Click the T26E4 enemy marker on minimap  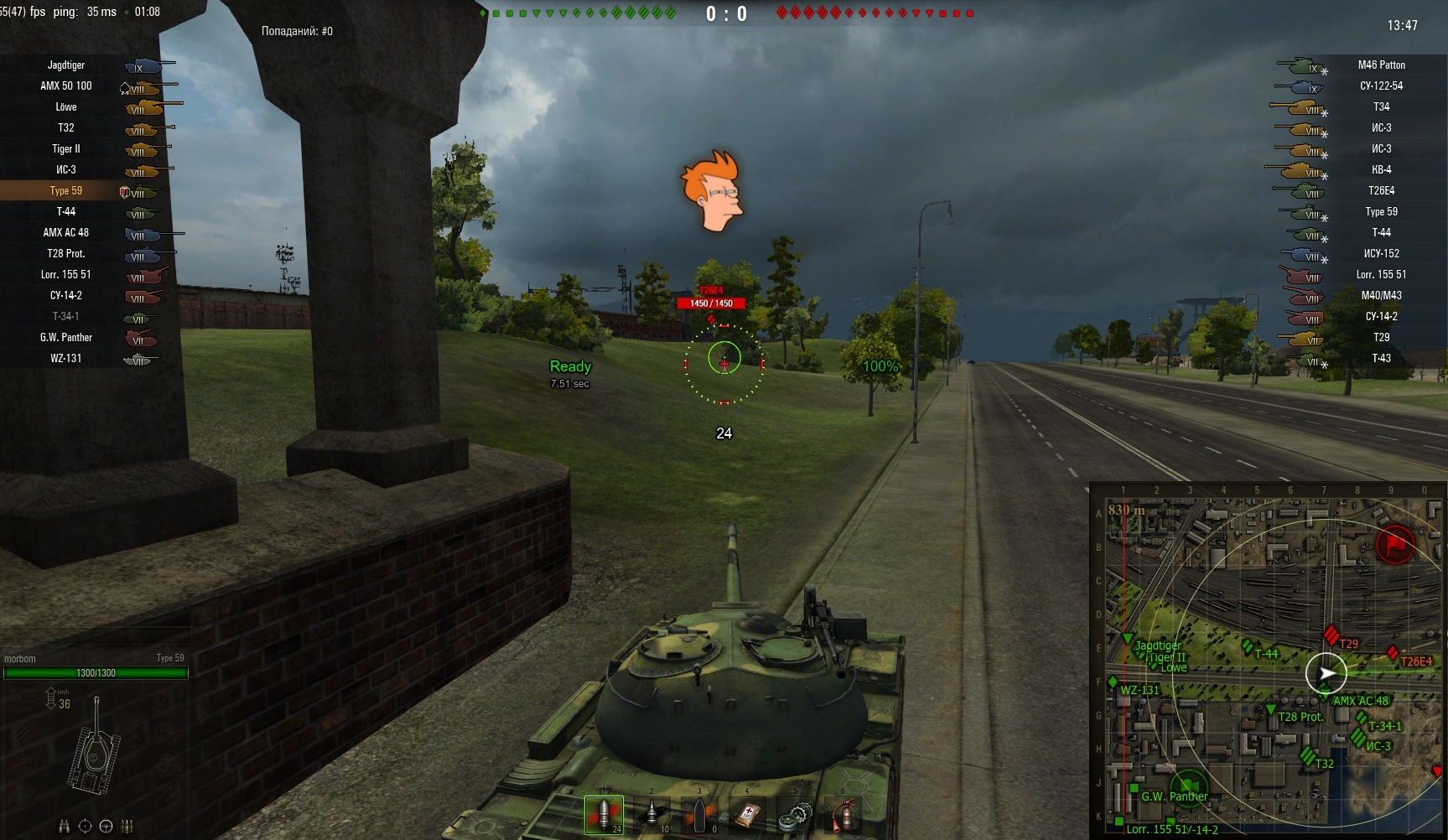coord(1394,652)
